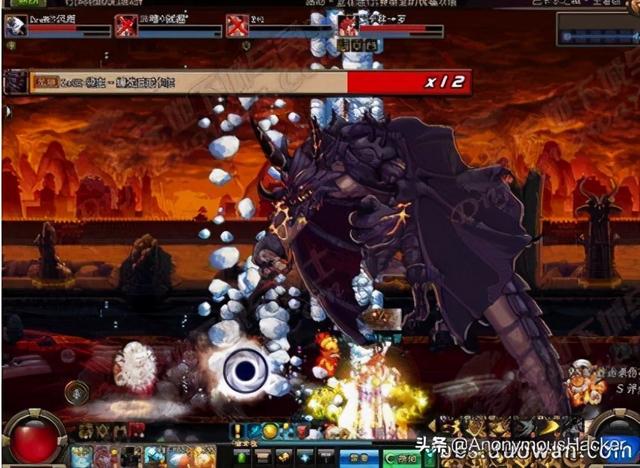
Task: Select the first party member portrait
Action: tap(15, 26)
